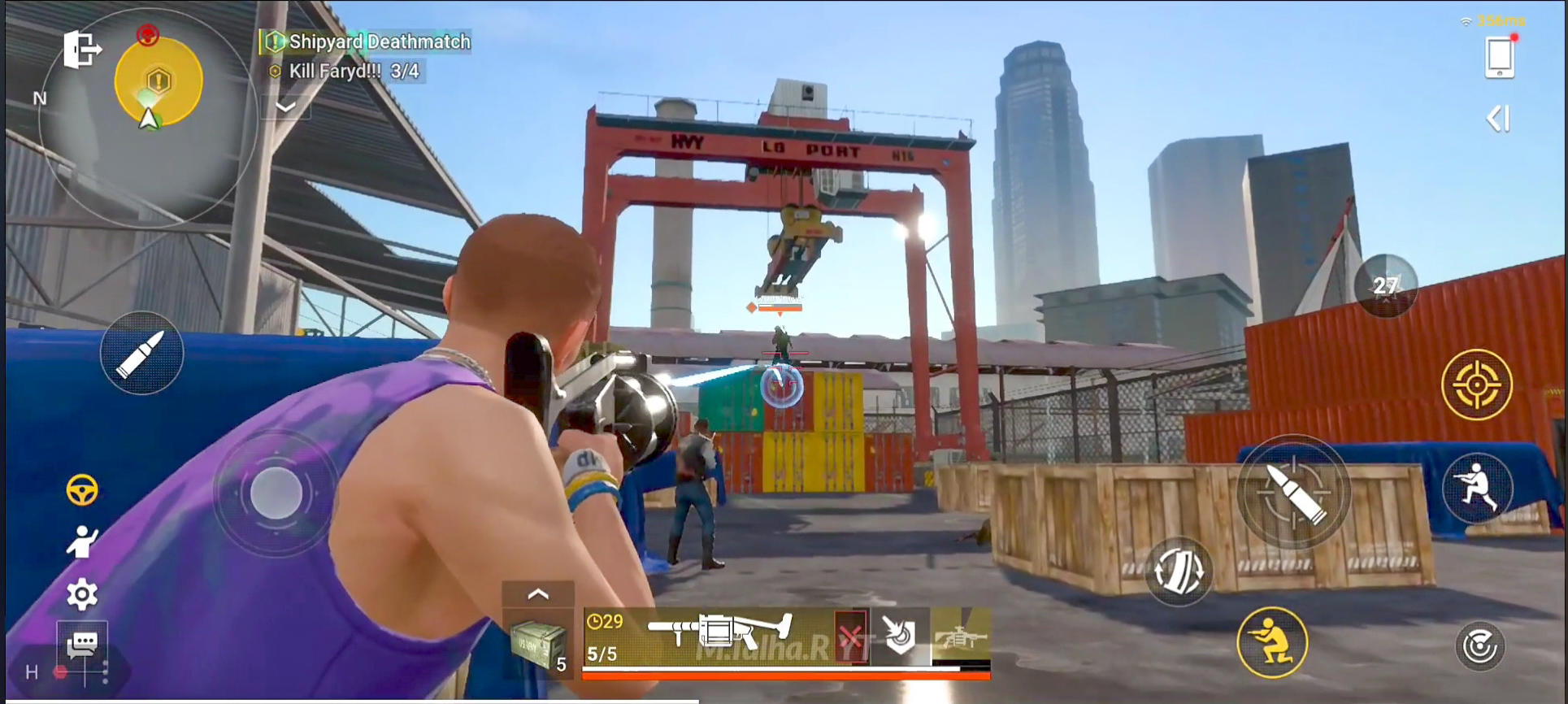The width and height of the screenshot is (1568, 704).
Task: Open the in-game chat bubble icon
Action: point(81,645)
